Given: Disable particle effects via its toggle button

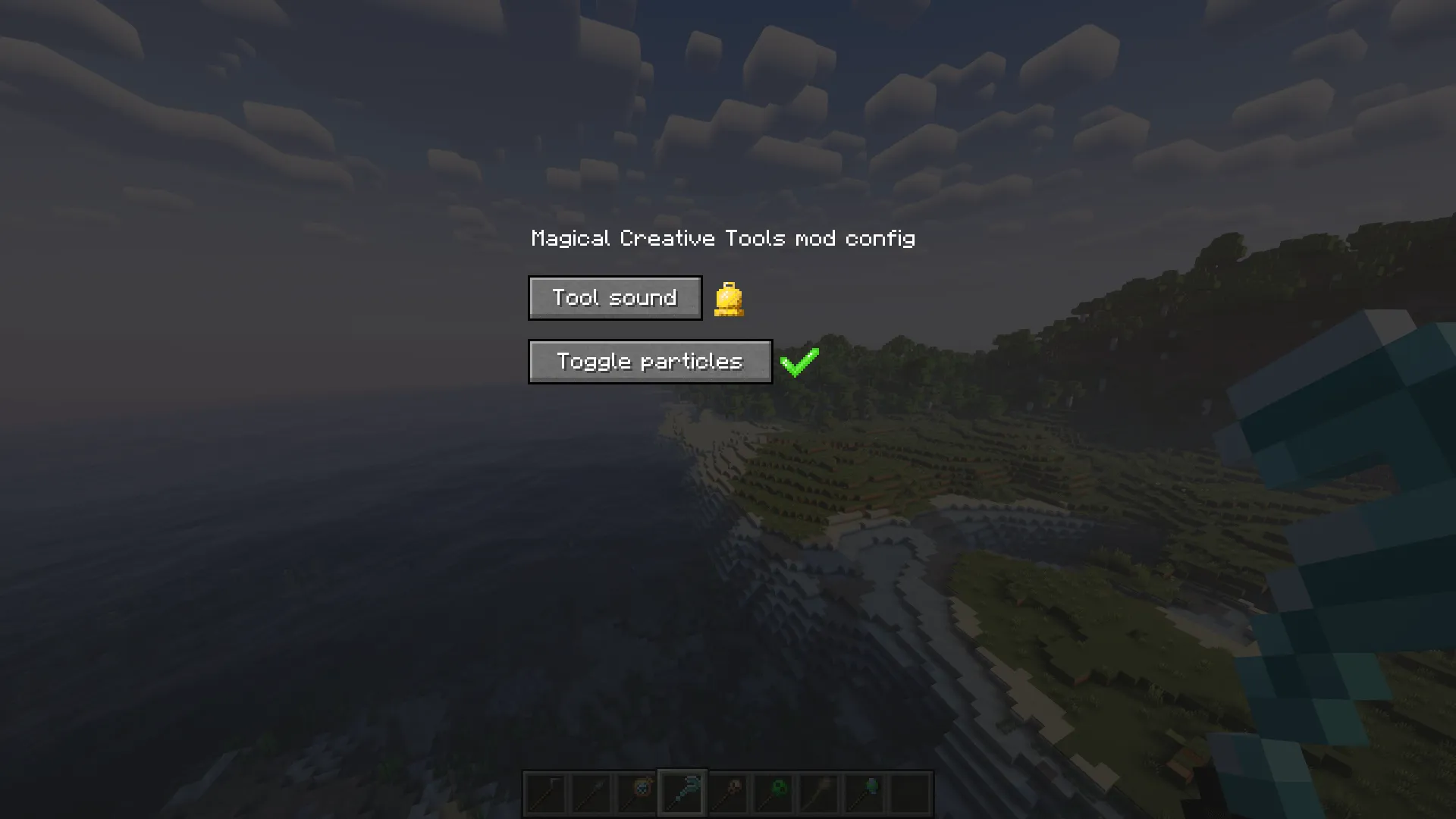Looking at the screenshot, I should pyautogui.click(x=650, y=362).
